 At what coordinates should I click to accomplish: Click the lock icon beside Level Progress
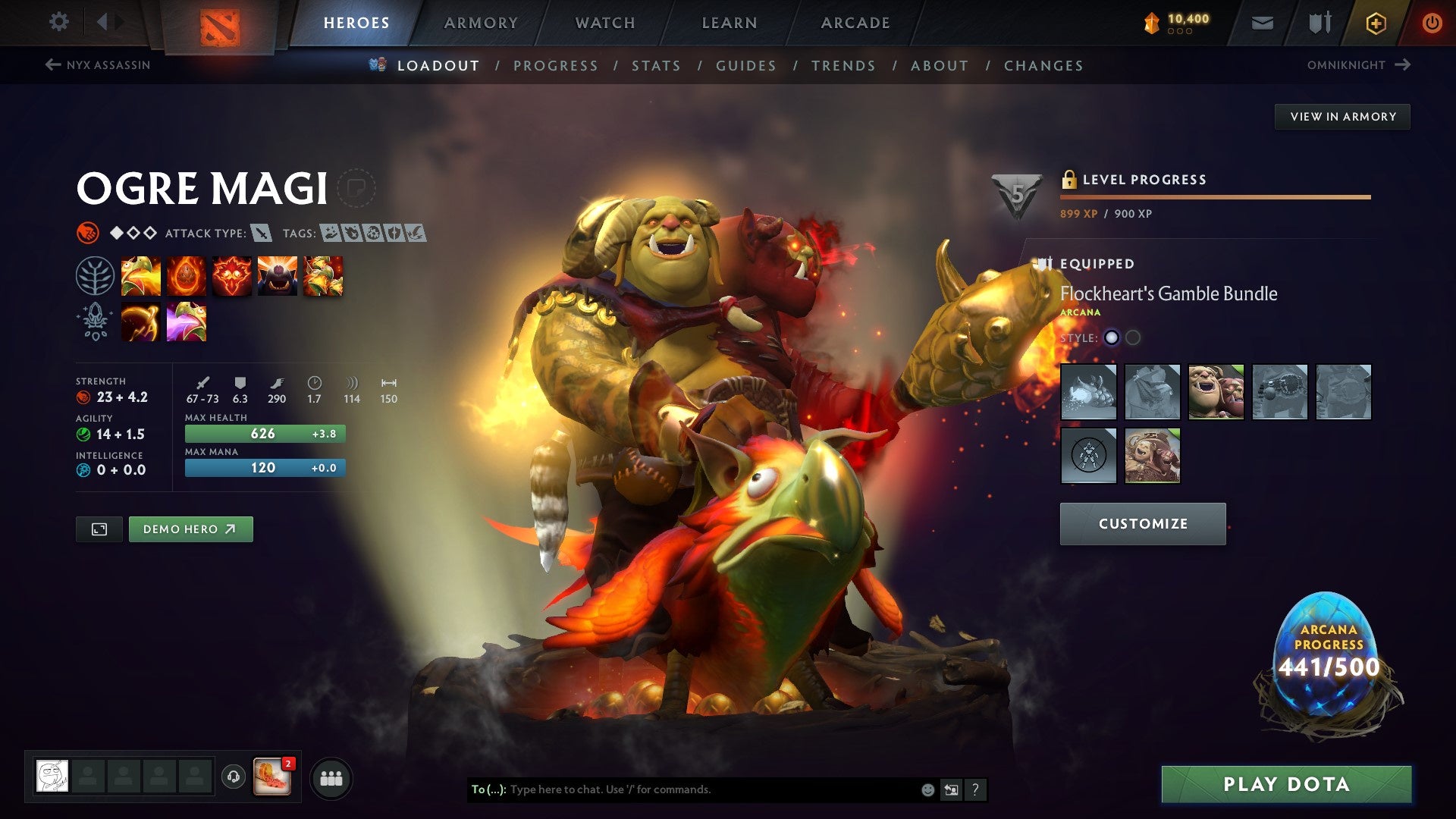coord(1070,180)
